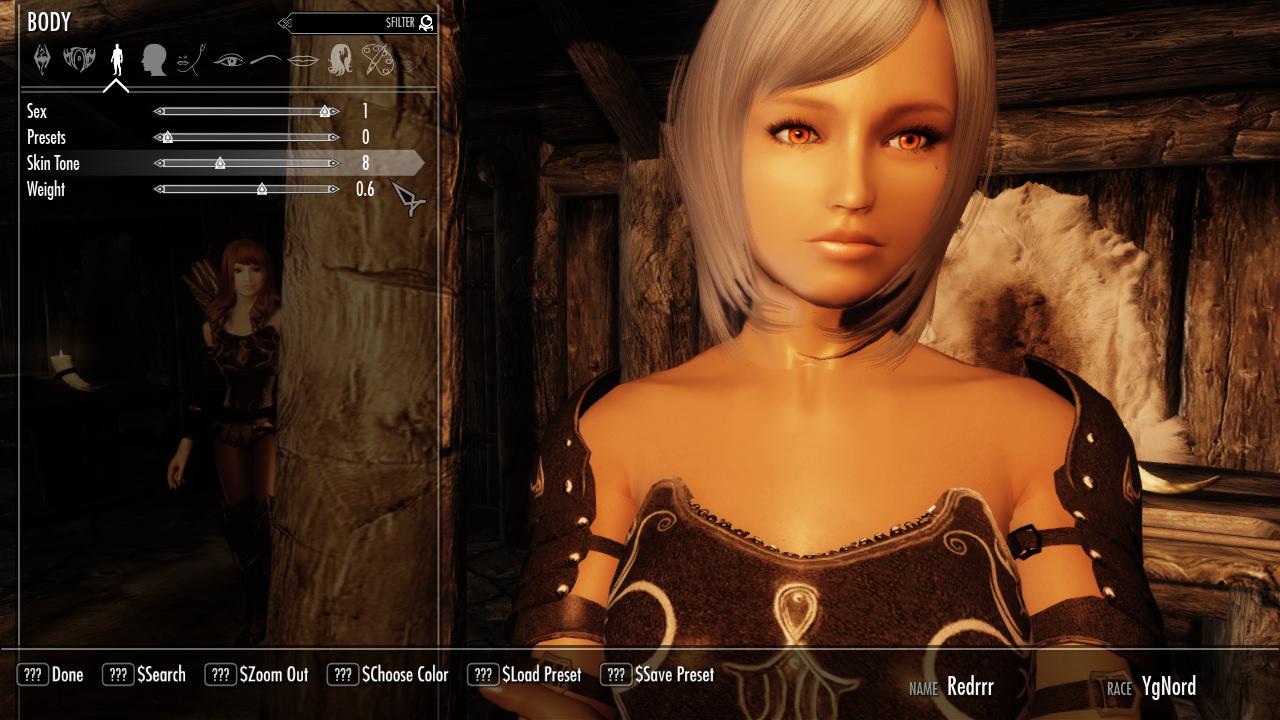
Task: Open the Hair category tab
Action: click(340, 60)
